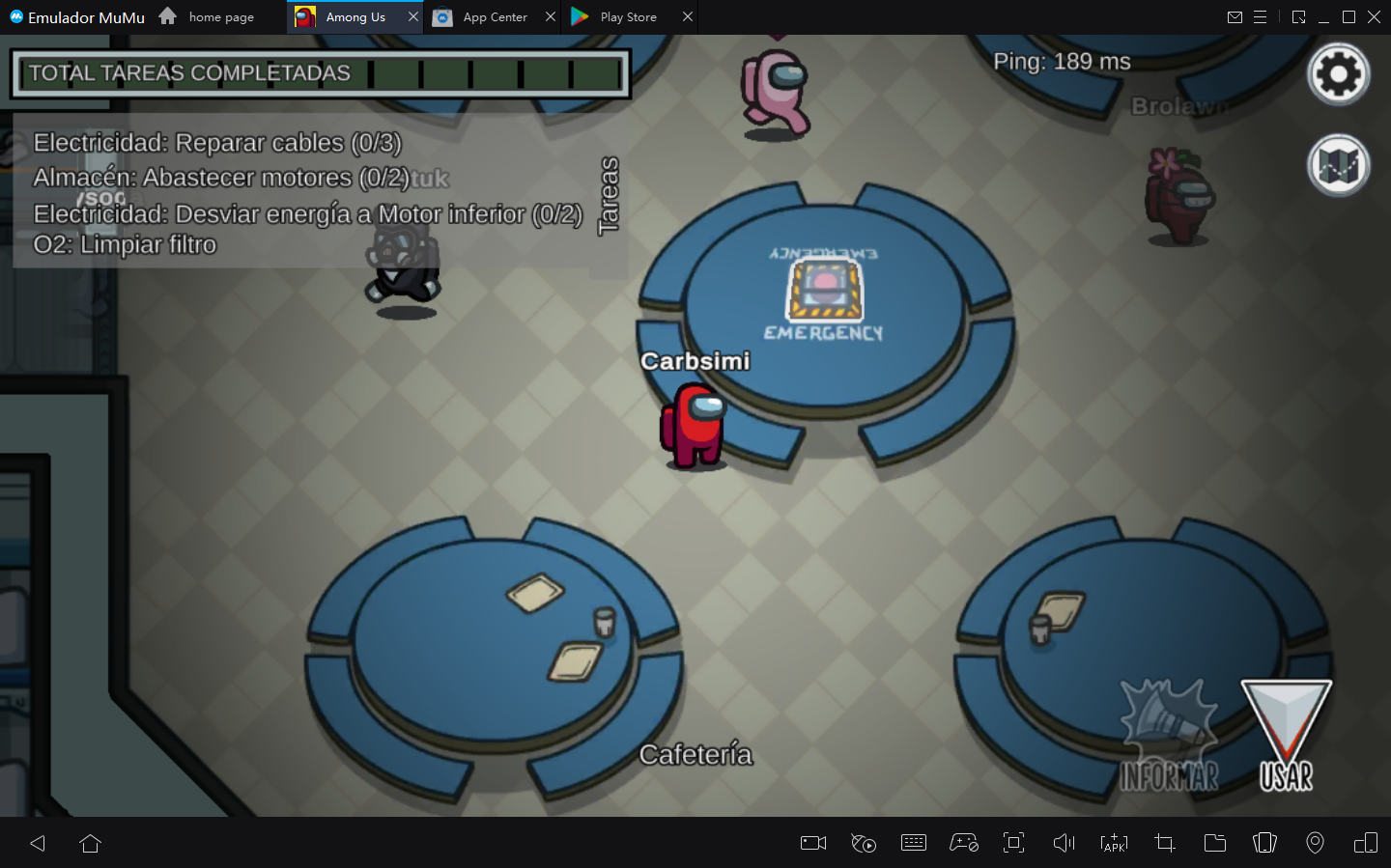This screenshot has height=868, width=1391.
Task: Open the gear settings menu
Action: tap(1338, 74)
